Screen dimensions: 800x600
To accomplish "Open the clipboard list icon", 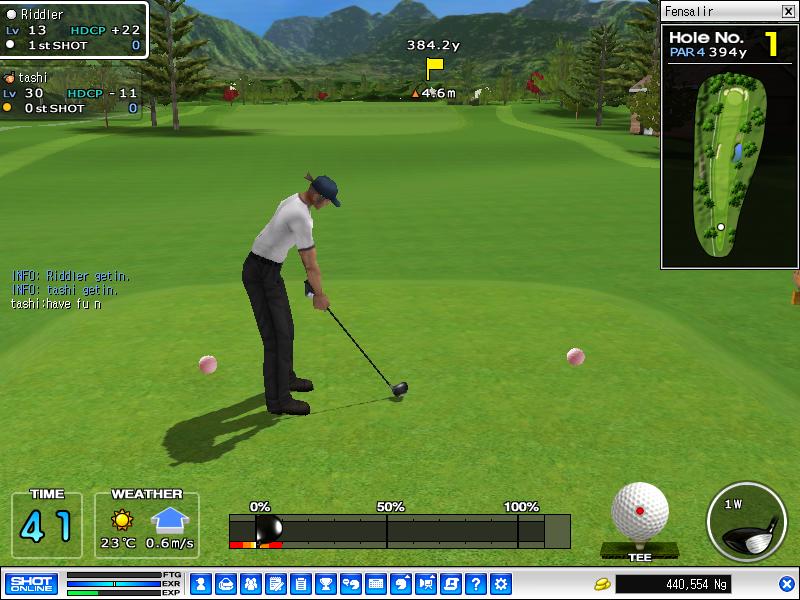I will (300, 584).
